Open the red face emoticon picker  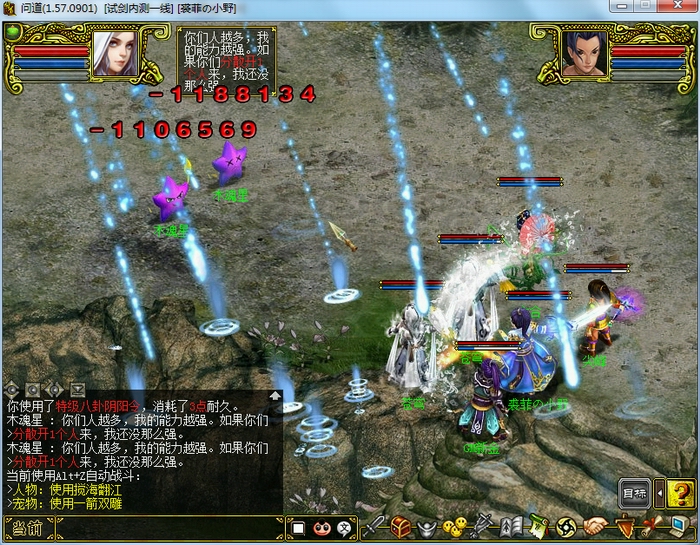point(321,528)
